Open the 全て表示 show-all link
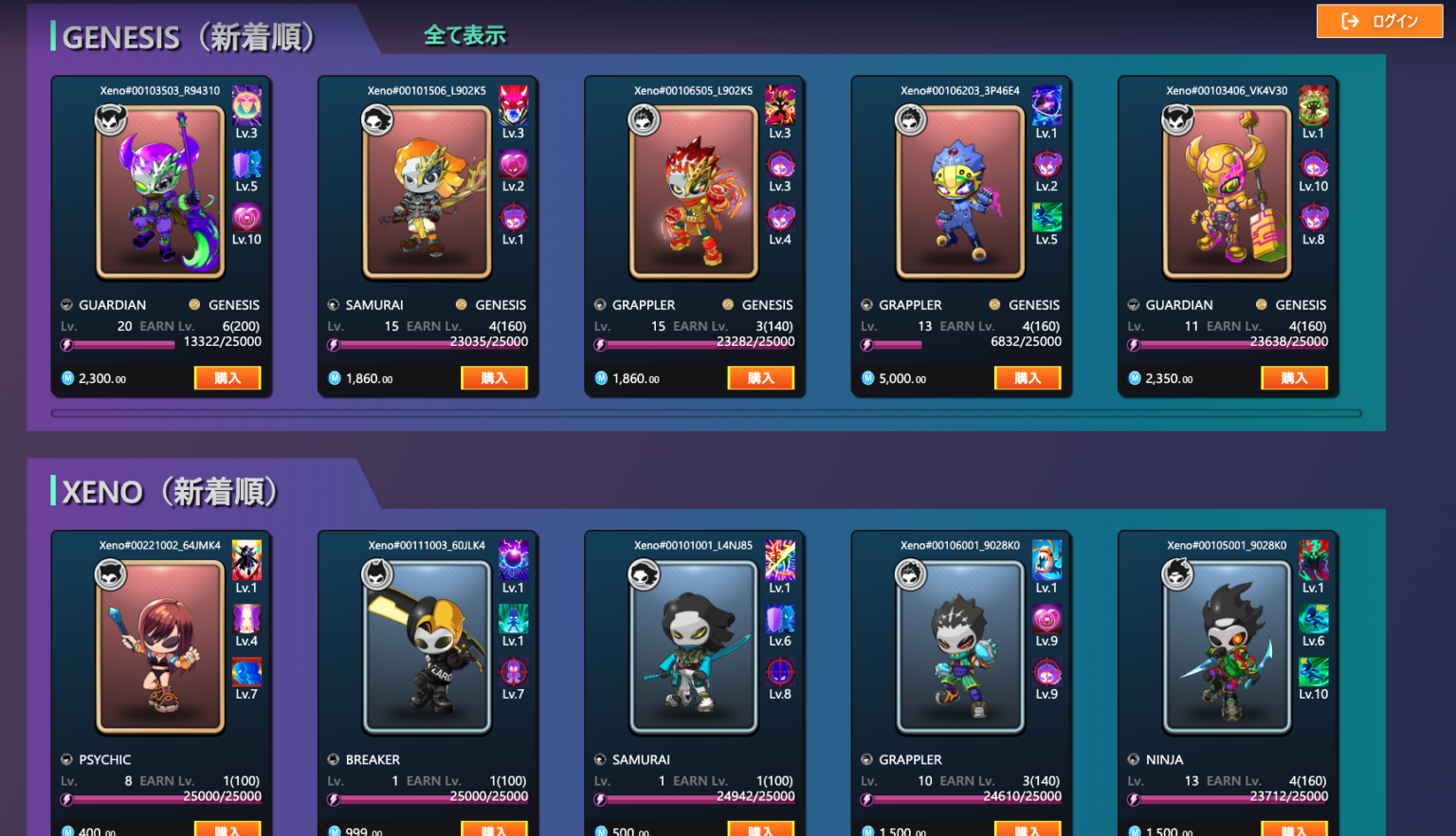This screenshot has width=1456, height=836. coord(464,36)
